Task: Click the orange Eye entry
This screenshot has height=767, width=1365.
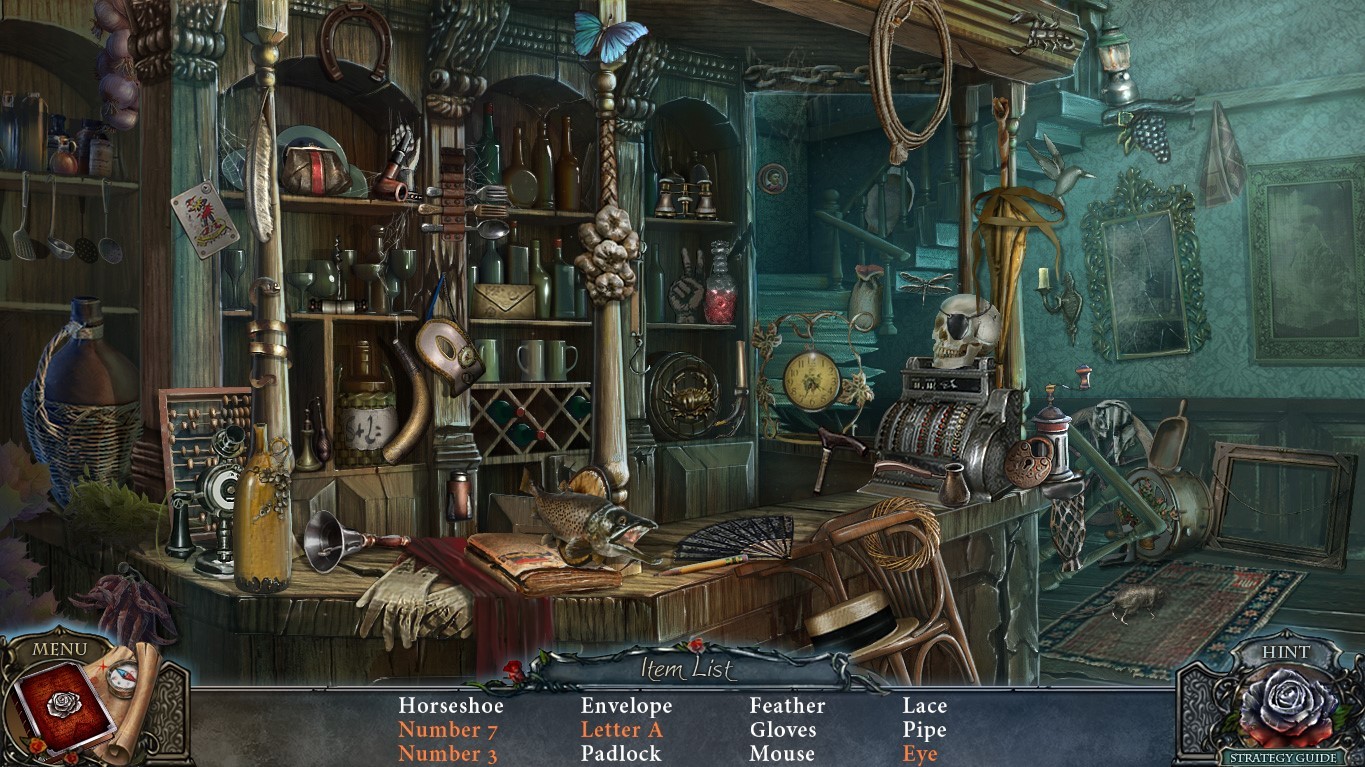Action: (919, 754)
